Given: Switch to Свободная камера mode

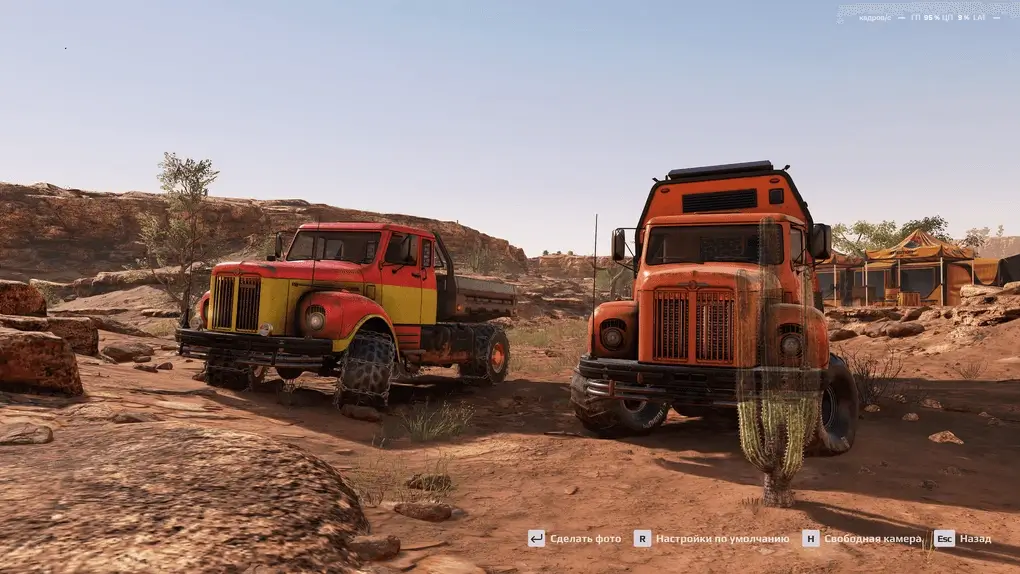Looking at the screenshot, I should pos(862,538).
